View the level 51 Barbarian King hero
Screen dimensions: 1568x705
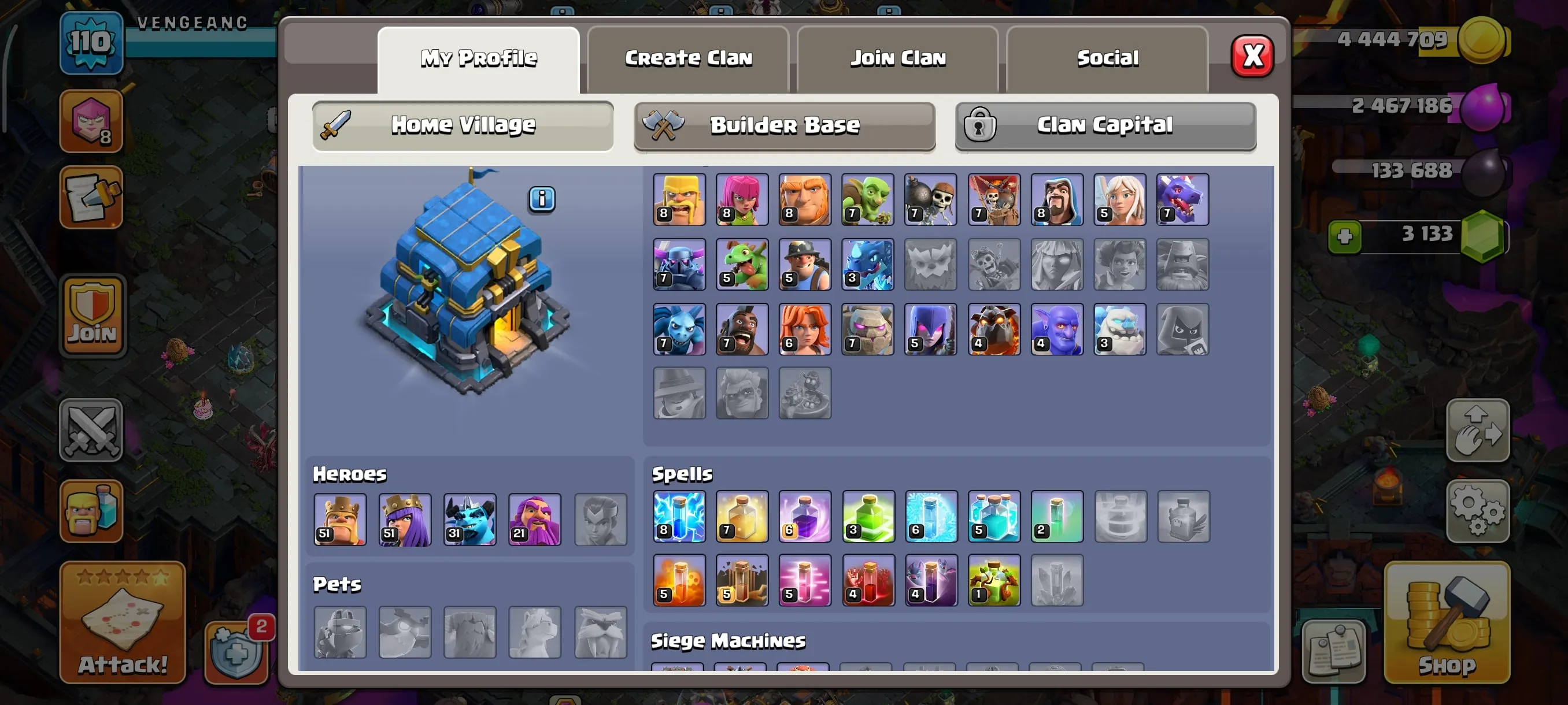[339, 520]
